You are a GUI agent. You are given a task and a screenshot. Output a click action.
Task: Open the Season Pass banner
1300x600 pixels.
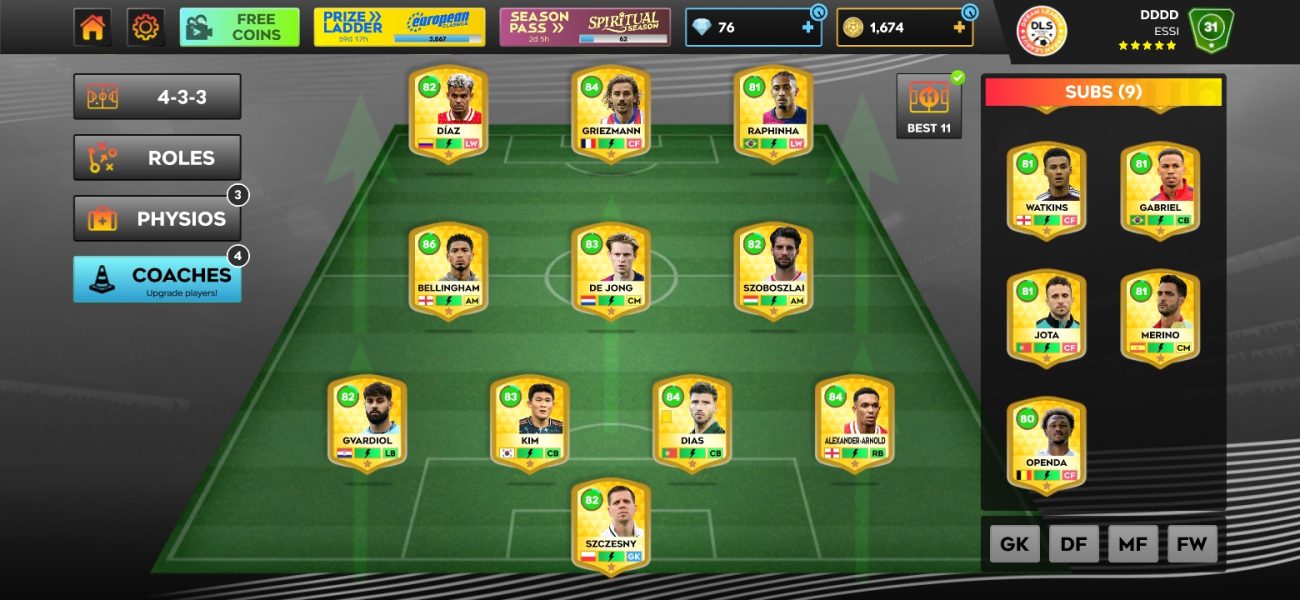point(585,27)
